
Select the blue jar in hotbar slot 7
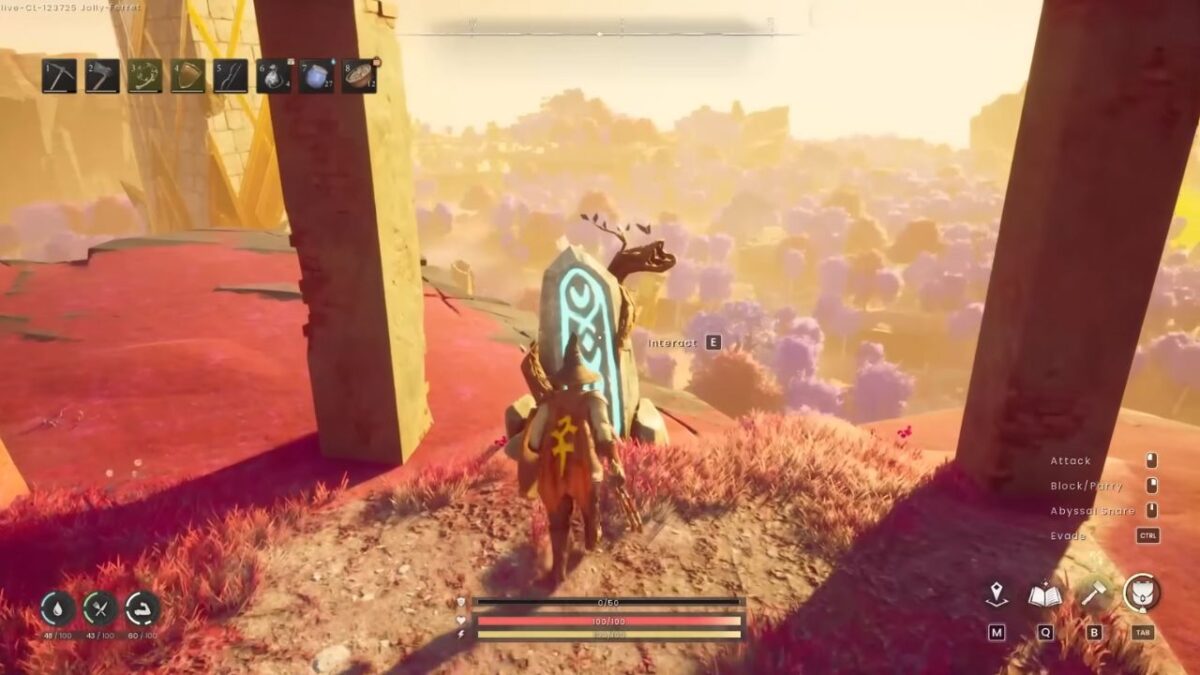tap(317, 76)
